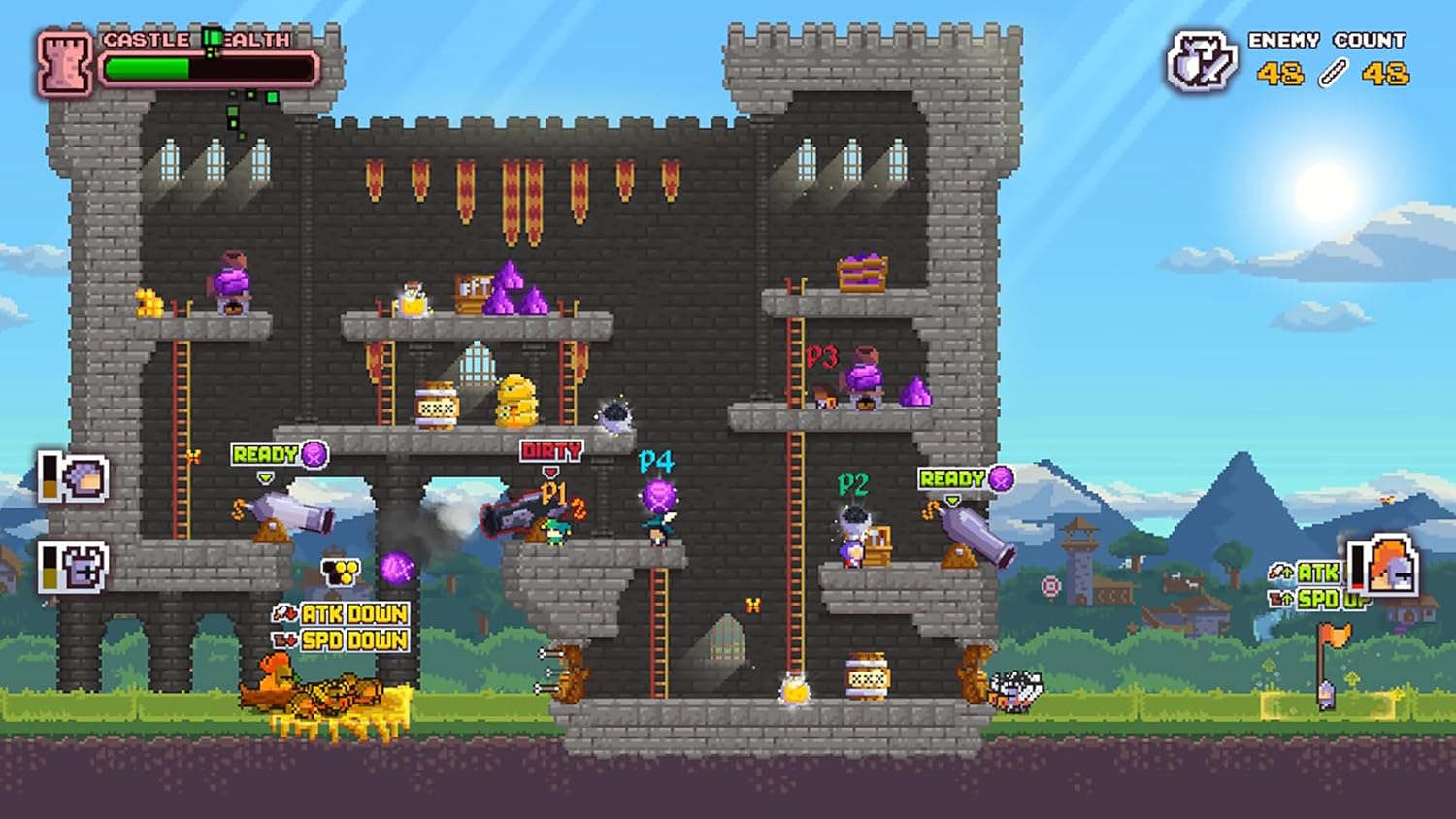Click the pink castle tower icon

(65, 63)
